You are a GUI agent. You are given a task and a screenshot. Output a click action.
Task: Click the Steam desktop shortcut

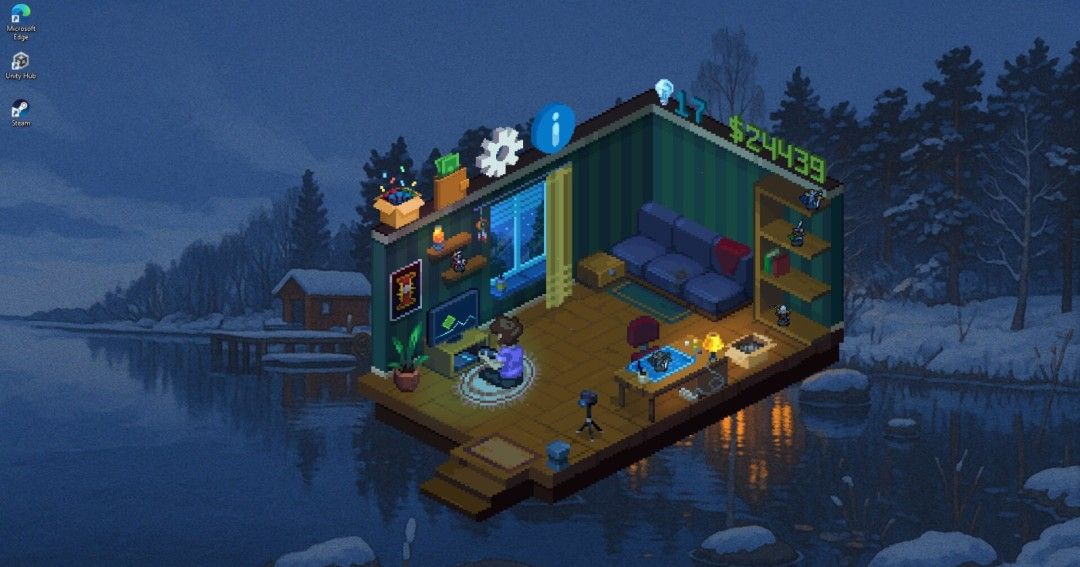[20, 111]
